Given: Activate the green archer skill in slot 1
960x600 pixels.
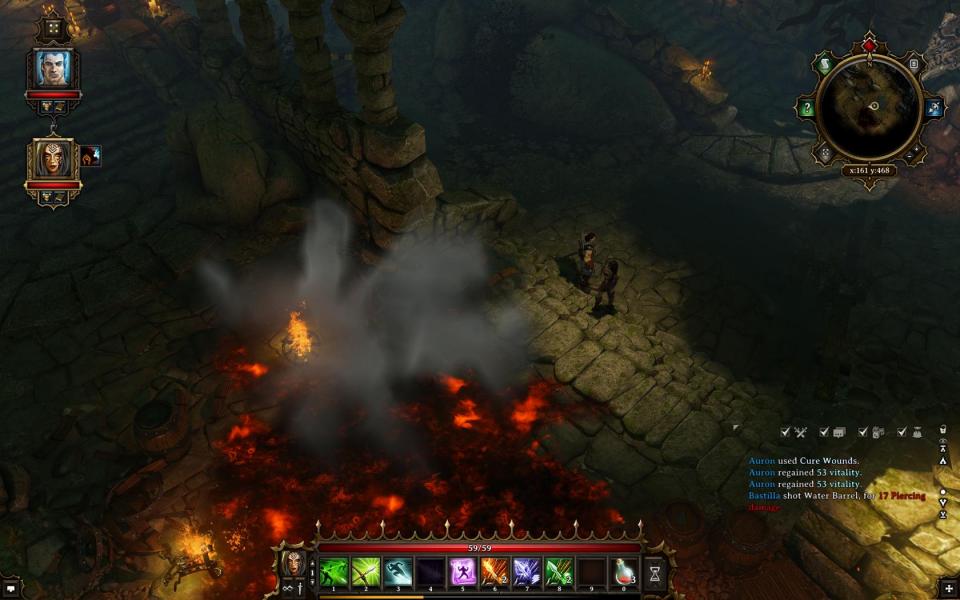Looking at the screenshot, I should pyautogui.click(x=333, y=572).
